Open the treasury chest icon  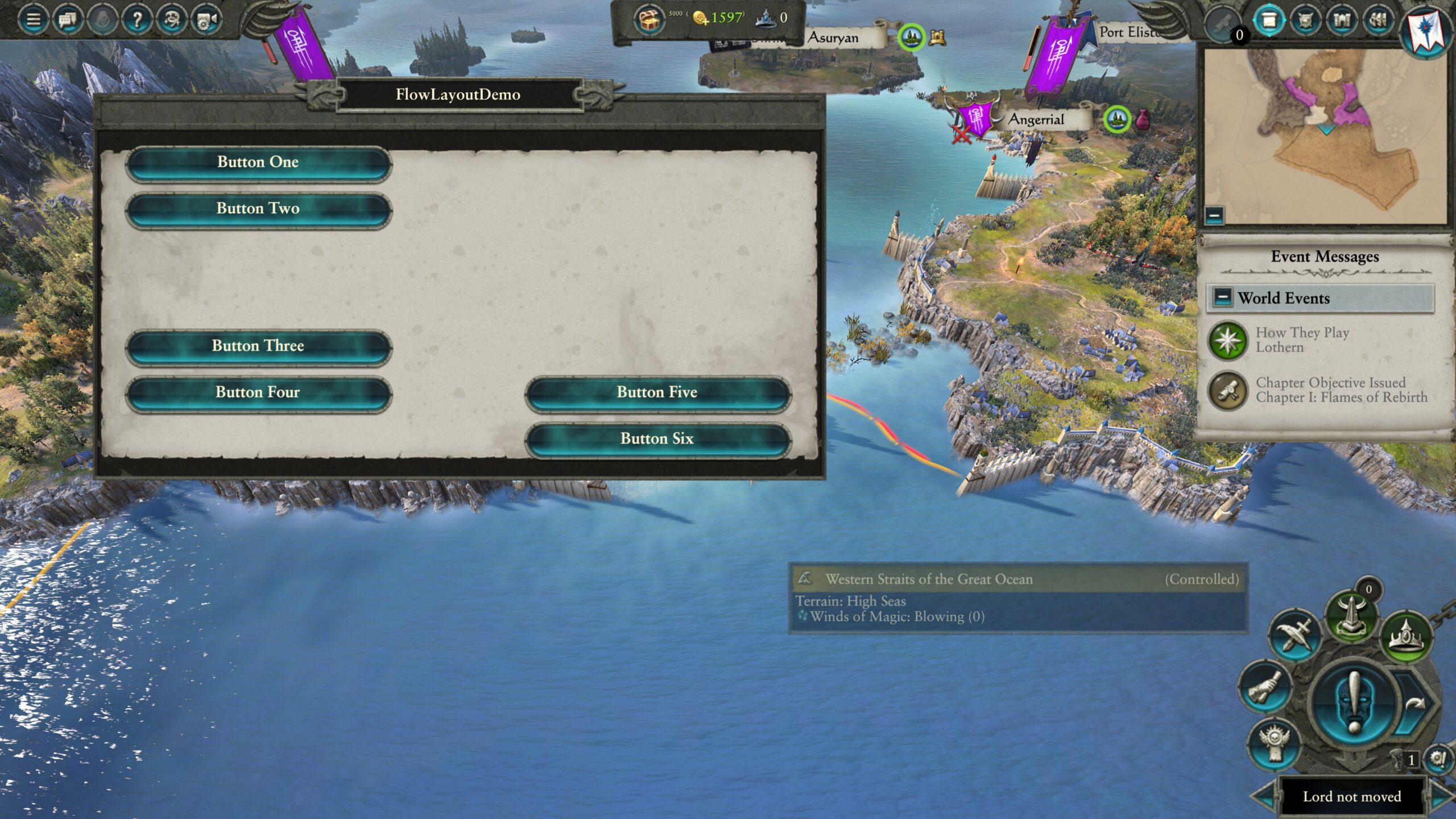649,20
